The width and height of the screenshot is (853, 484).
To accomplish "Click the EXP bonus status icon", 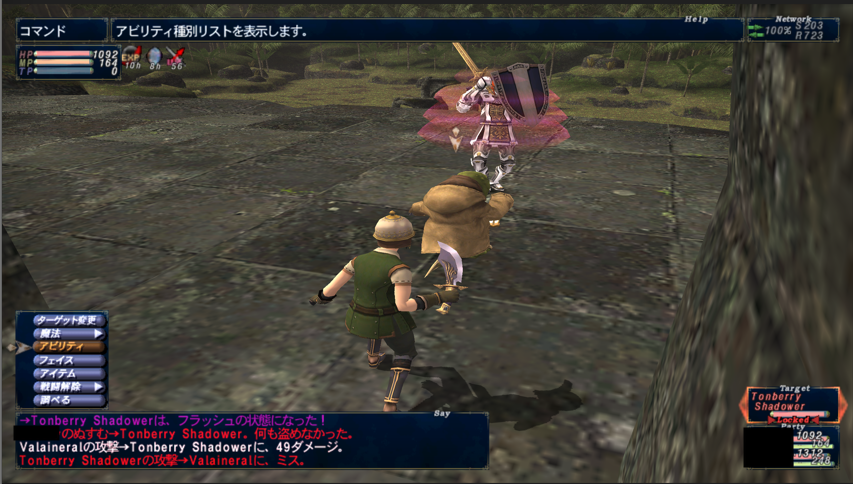I will pos(132,57).
